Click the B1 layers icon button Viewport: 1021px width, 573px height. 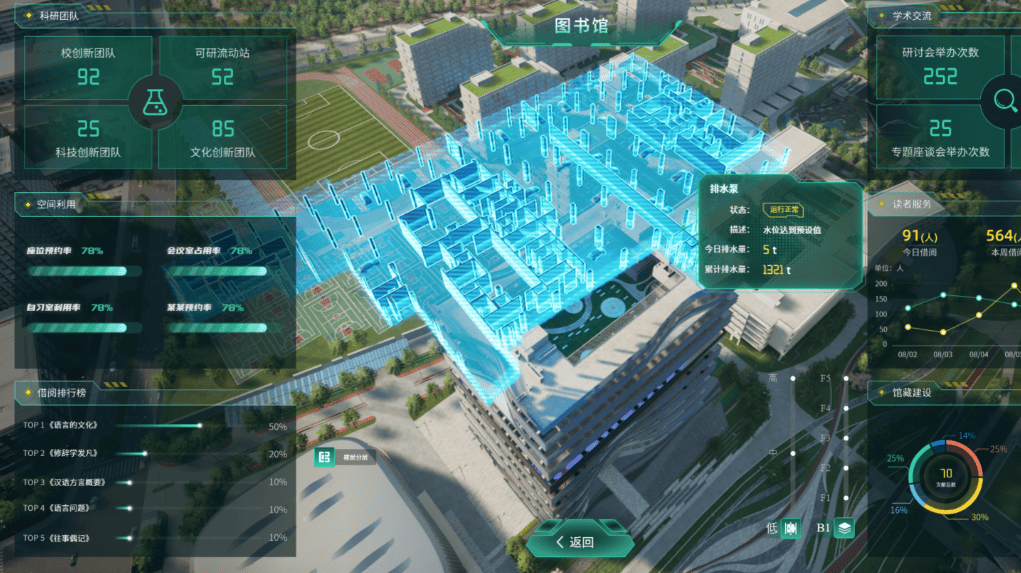coord(845,528)
